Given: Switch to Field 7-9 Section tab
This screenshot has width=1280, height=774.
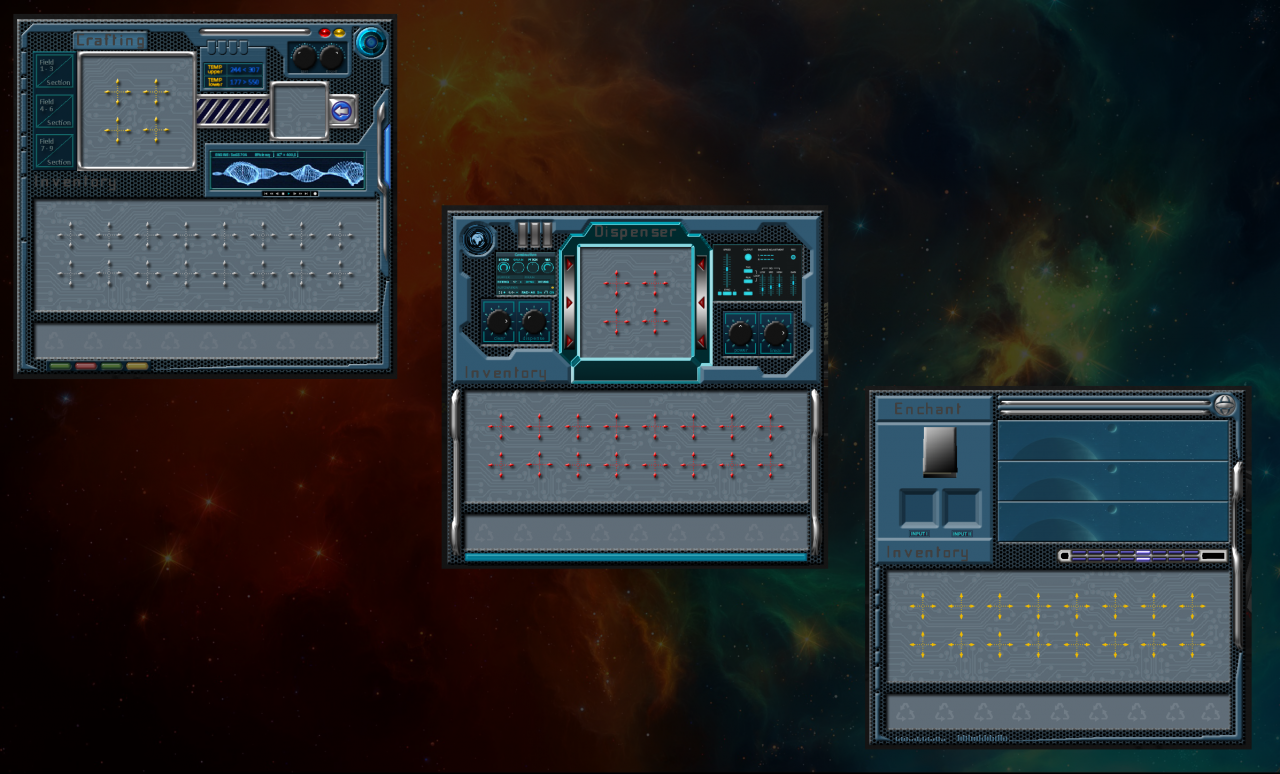Looking at the screenshot, I should point(54,150).
